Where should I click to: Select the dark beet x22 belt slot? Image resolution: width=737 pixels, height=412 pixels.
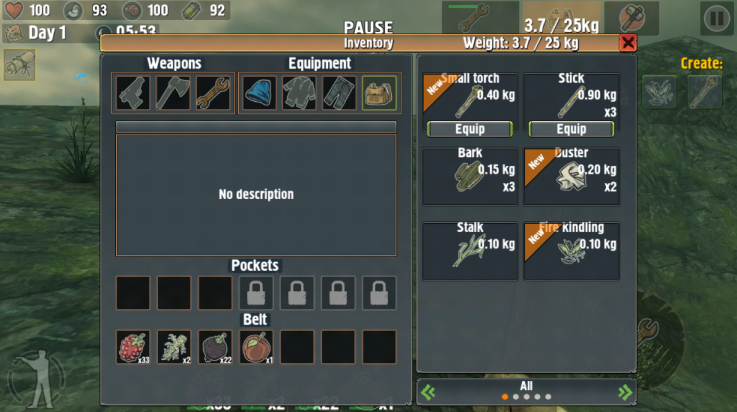tap(215, 347)
